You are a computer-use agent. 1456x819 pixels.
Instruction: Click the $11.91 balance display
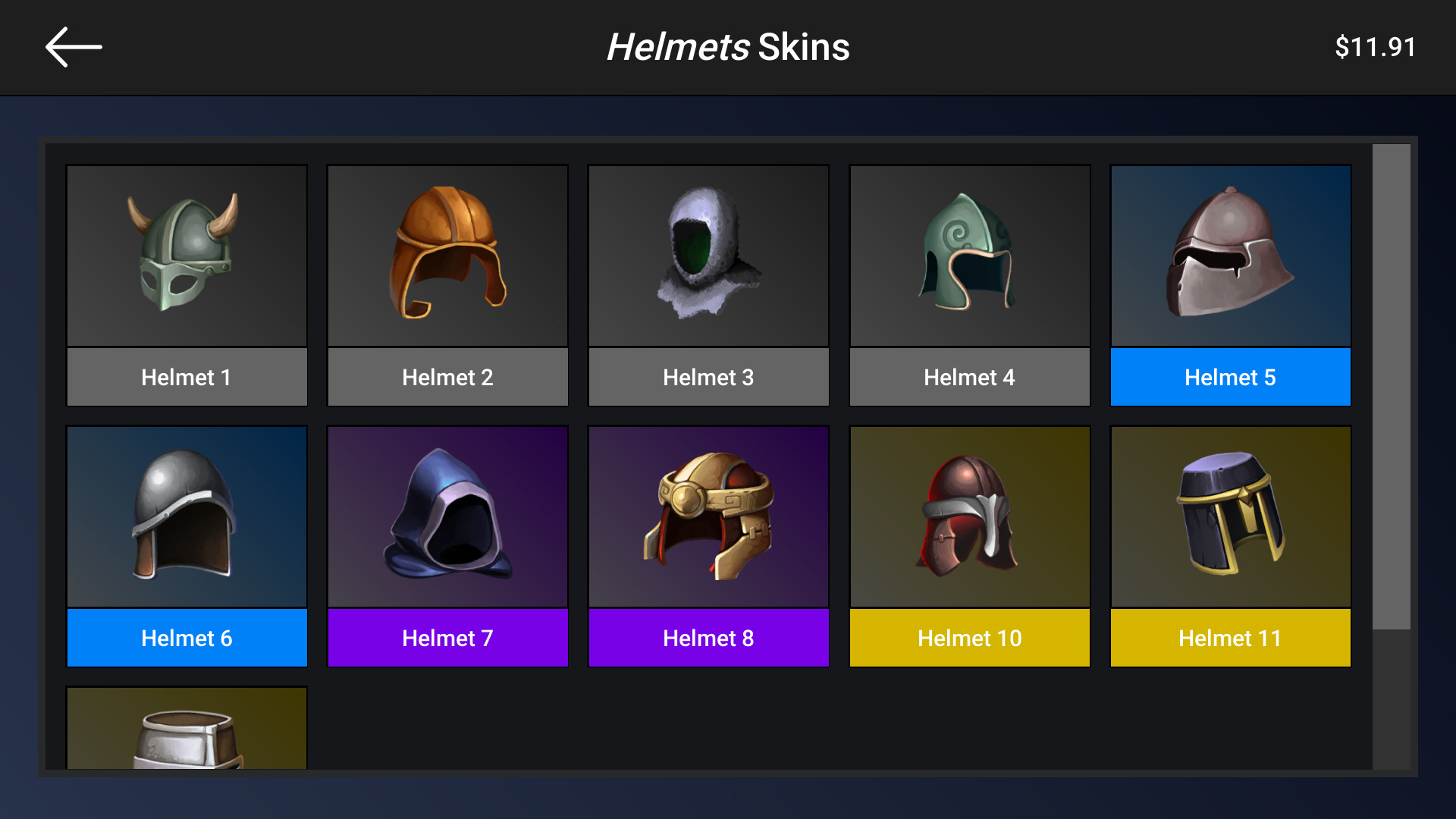(1376, 46)
